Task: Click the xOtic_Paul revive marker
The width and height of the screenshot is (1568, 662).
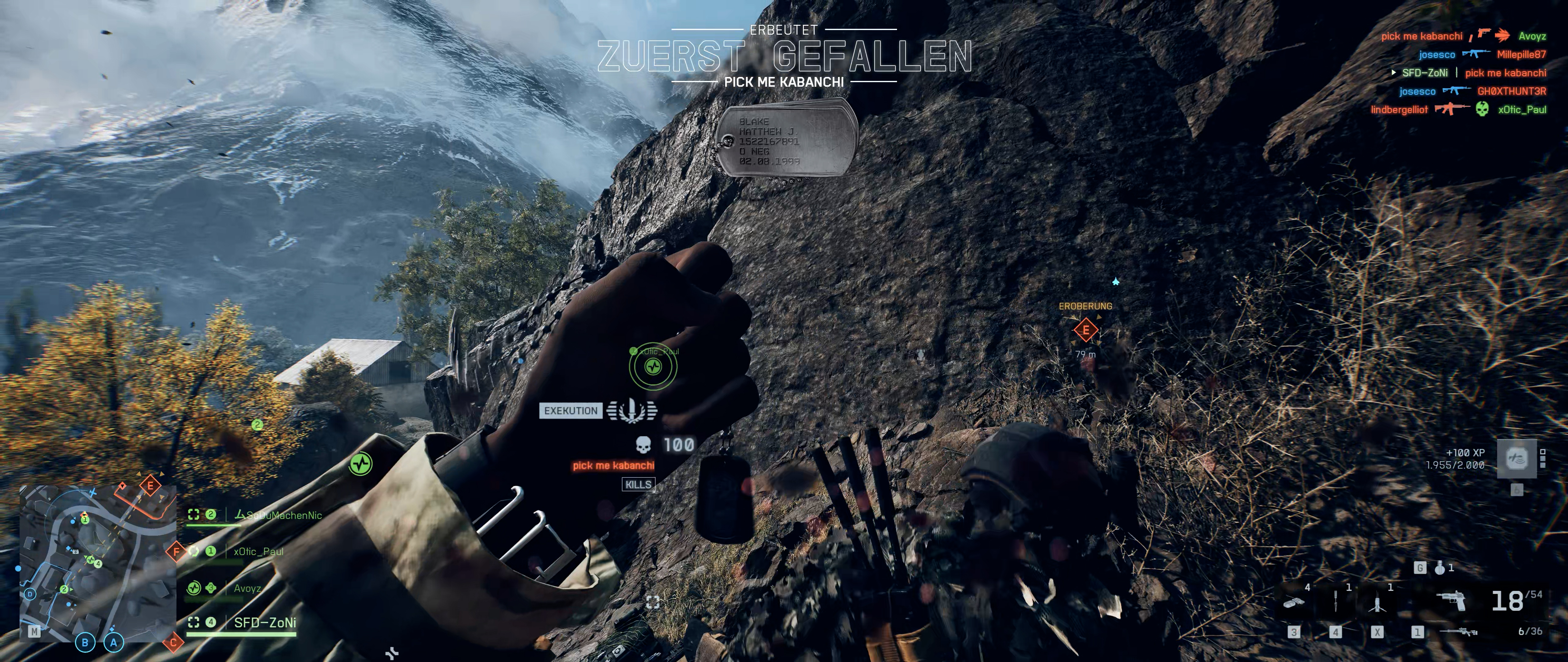Action: pyautogui.click(x=653, y=367)
